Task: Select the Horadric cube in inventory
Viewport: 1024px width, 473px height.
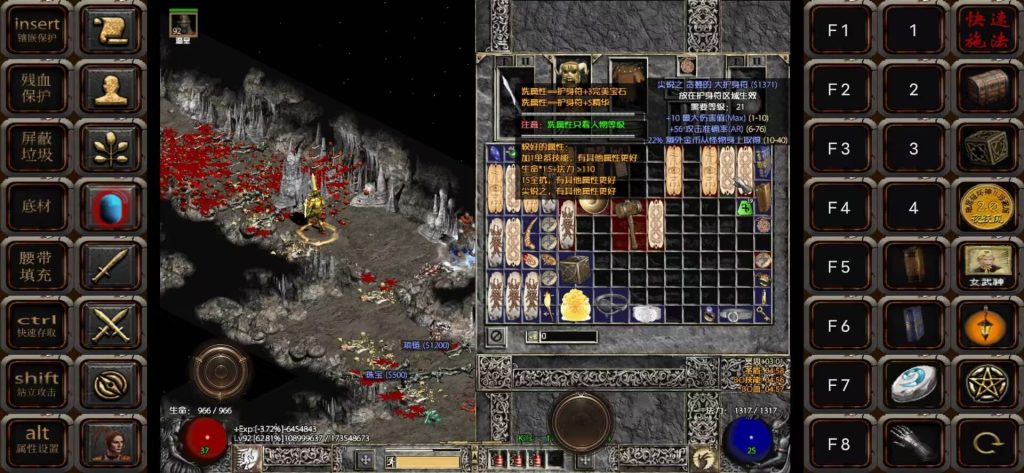Action: 575,269
